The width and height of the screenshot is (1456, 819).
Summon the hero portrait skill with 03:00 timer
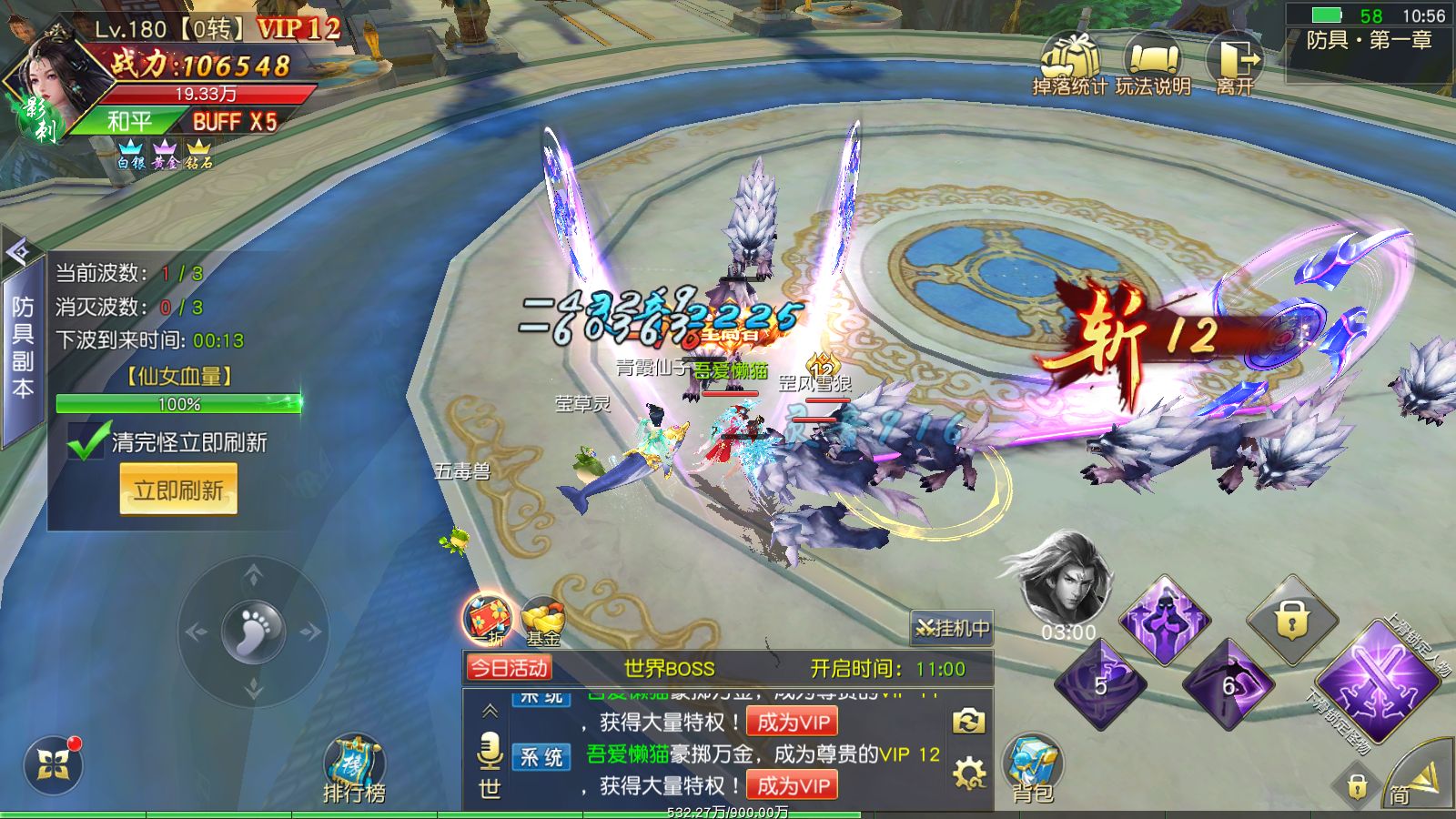(1067, 582)
